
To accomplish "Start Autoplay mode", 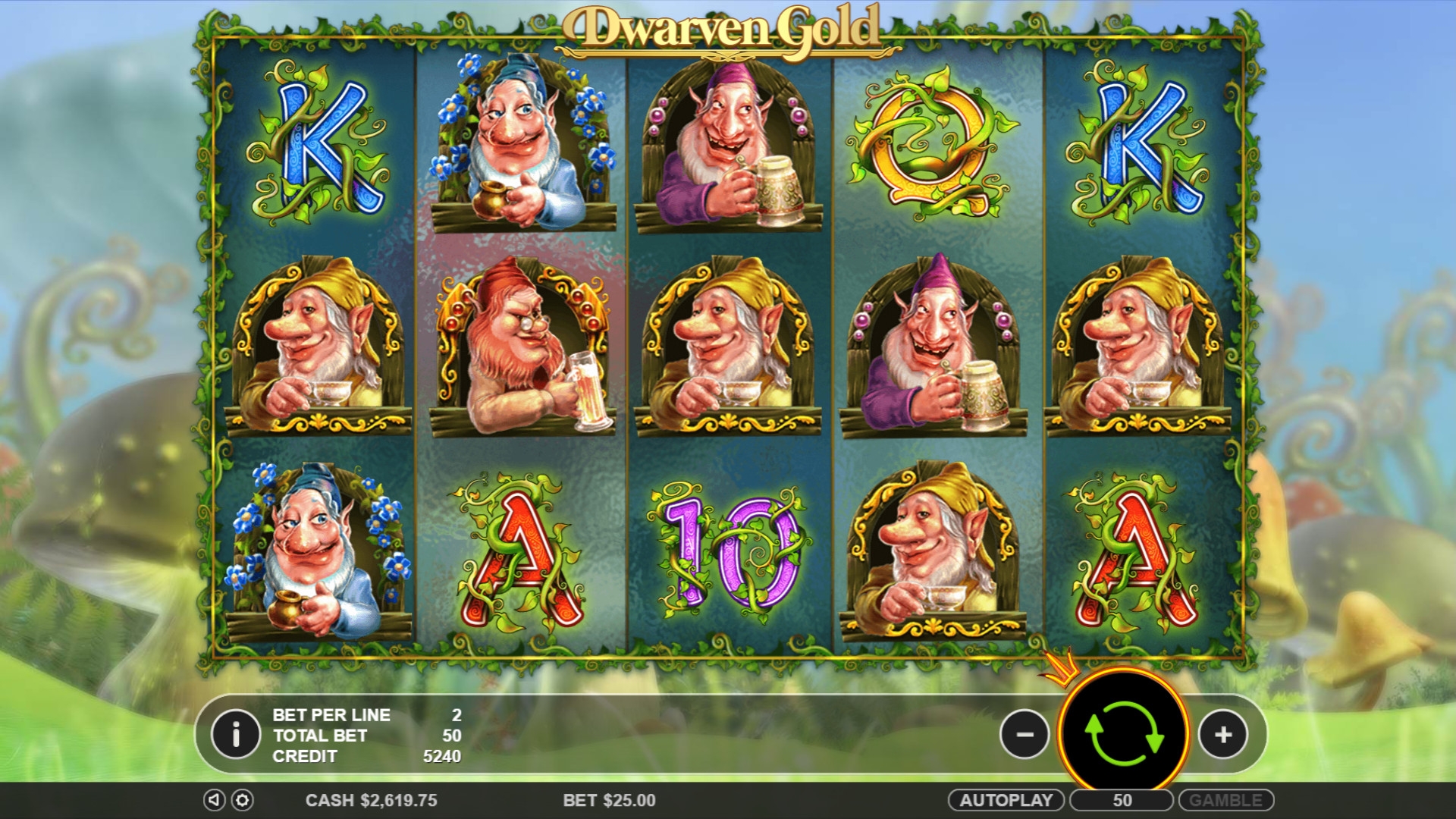I will [x=1006, y=800].
